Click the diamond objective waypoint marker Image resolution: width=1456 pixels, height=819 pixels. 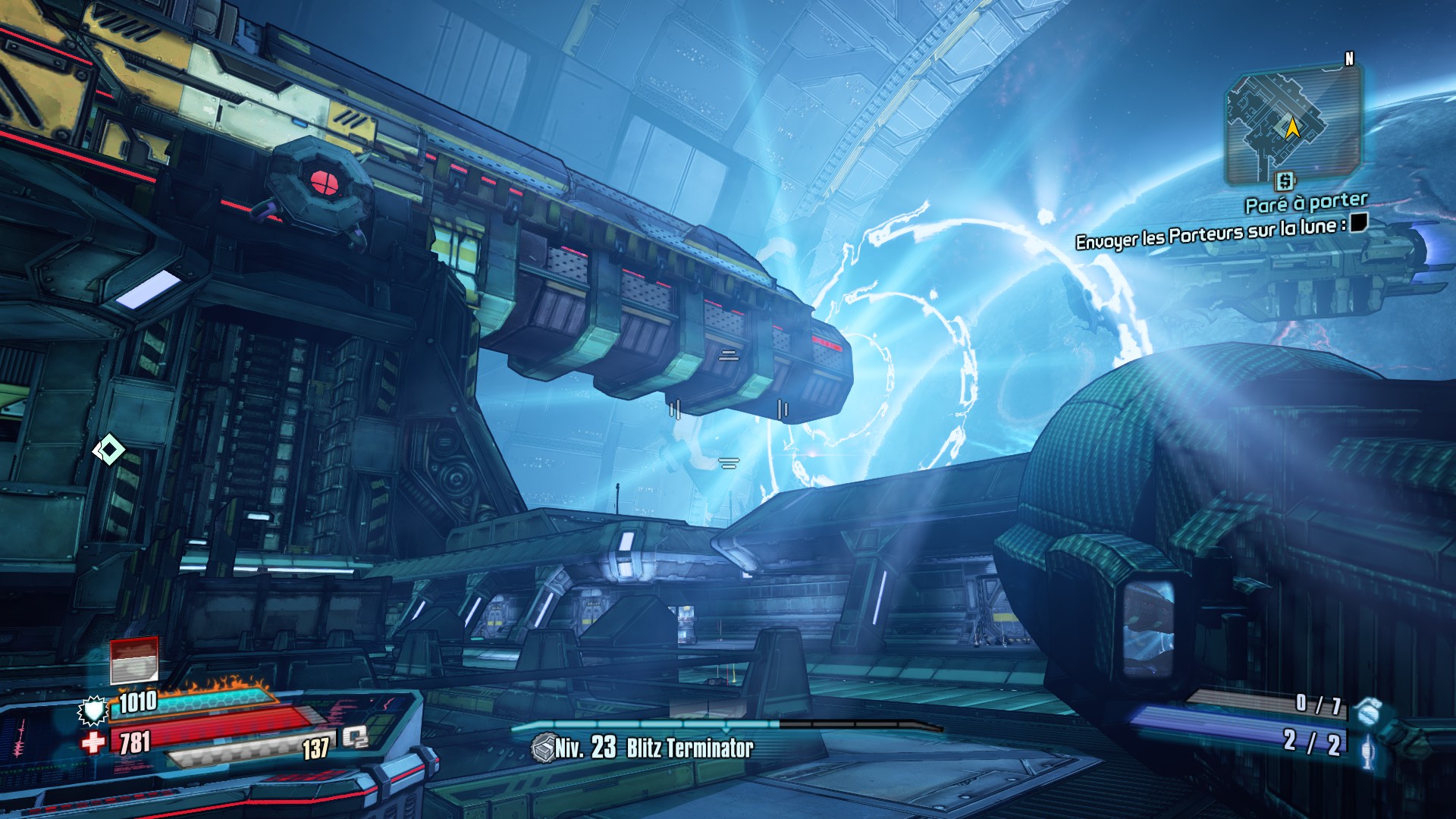click(108, 450)
